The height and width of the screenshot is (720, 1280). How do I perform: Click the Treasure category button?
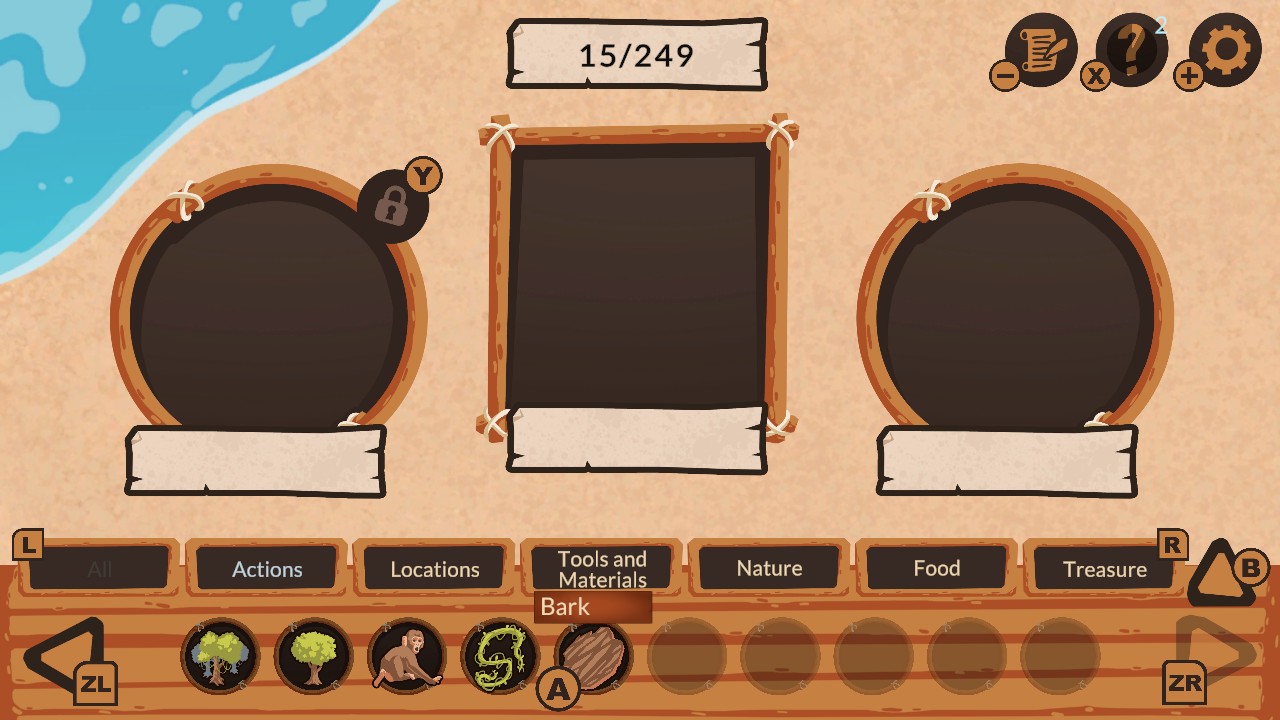(x=1105, y=570)
